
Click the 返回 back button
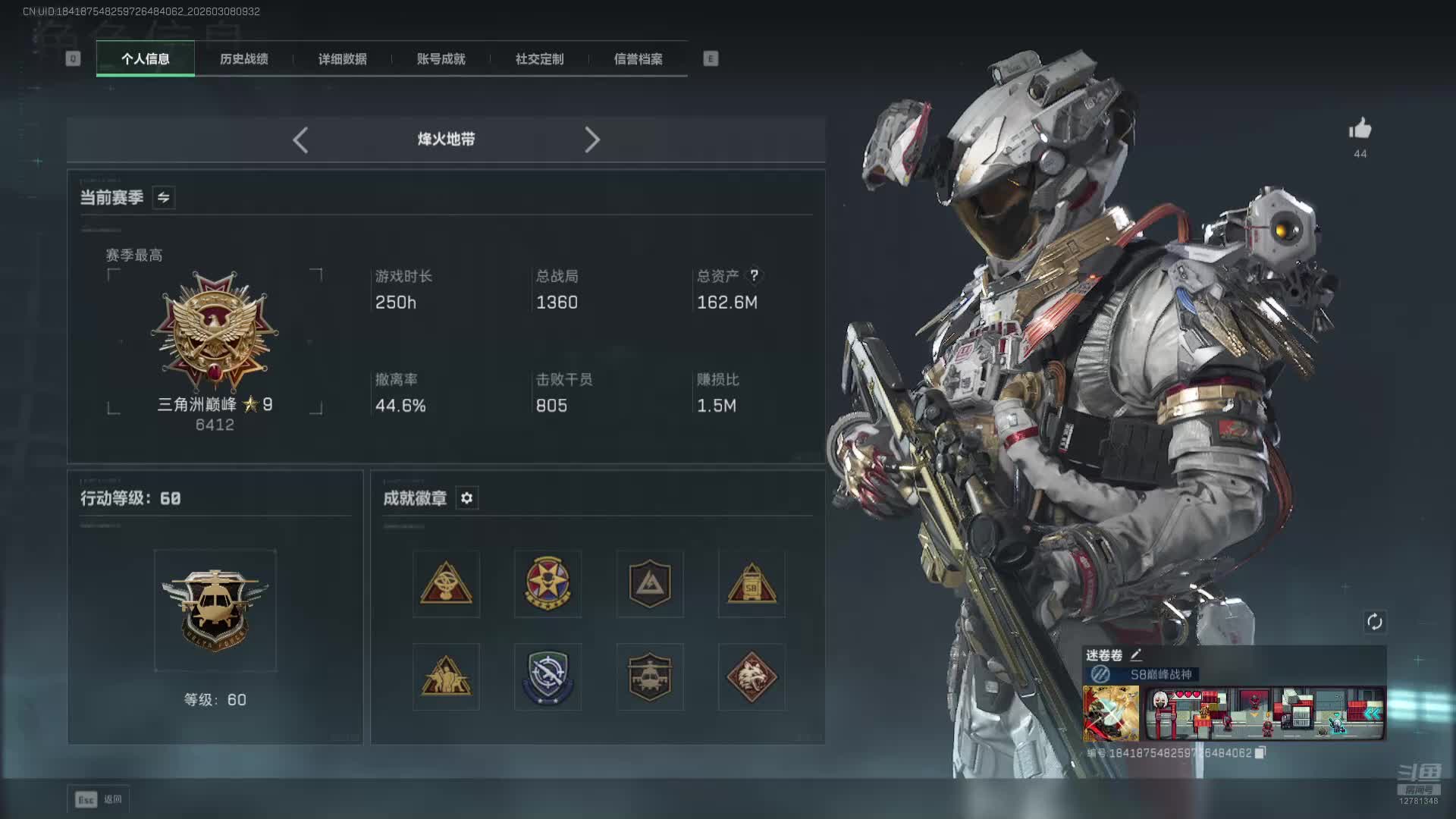99,799
